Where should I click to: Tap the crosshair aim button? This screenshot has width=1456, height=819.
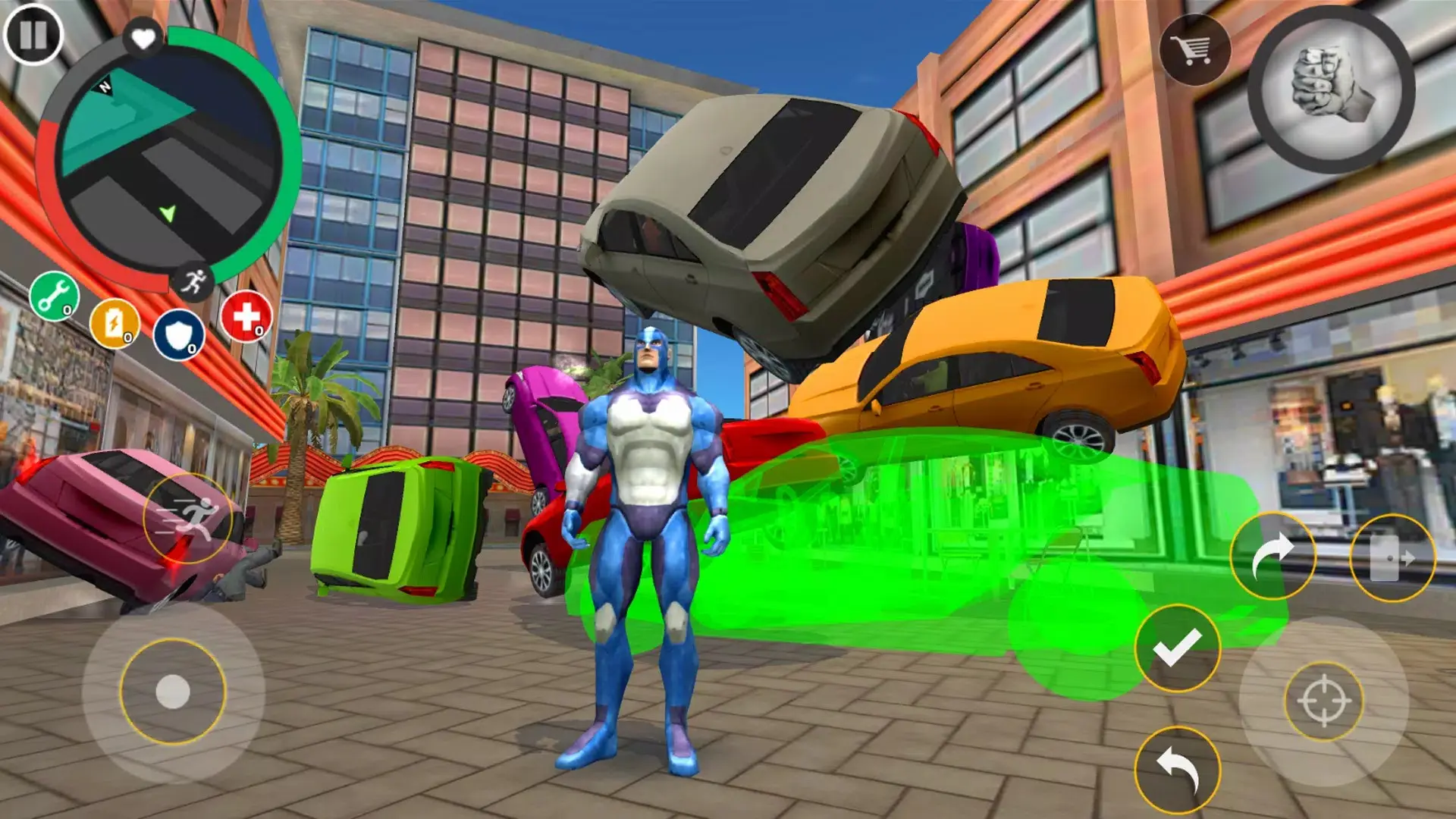(1323, 701)
